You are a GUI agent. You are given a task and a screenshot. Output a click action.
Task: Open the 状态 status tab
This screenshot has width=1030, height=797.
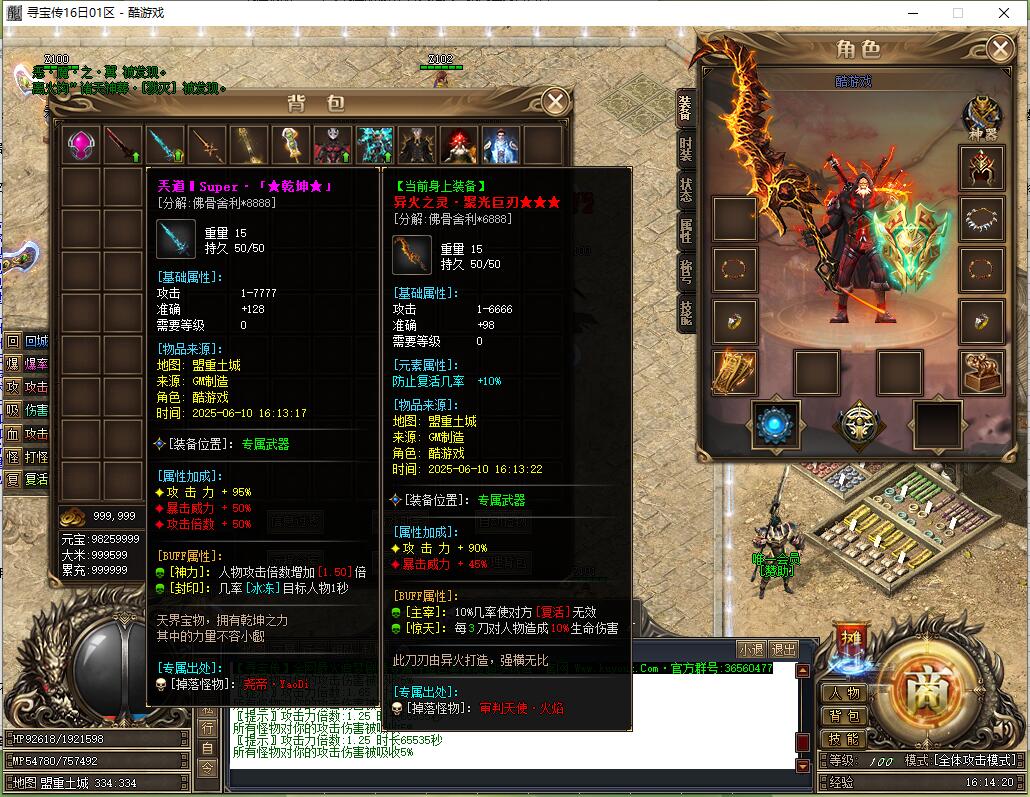685,190
